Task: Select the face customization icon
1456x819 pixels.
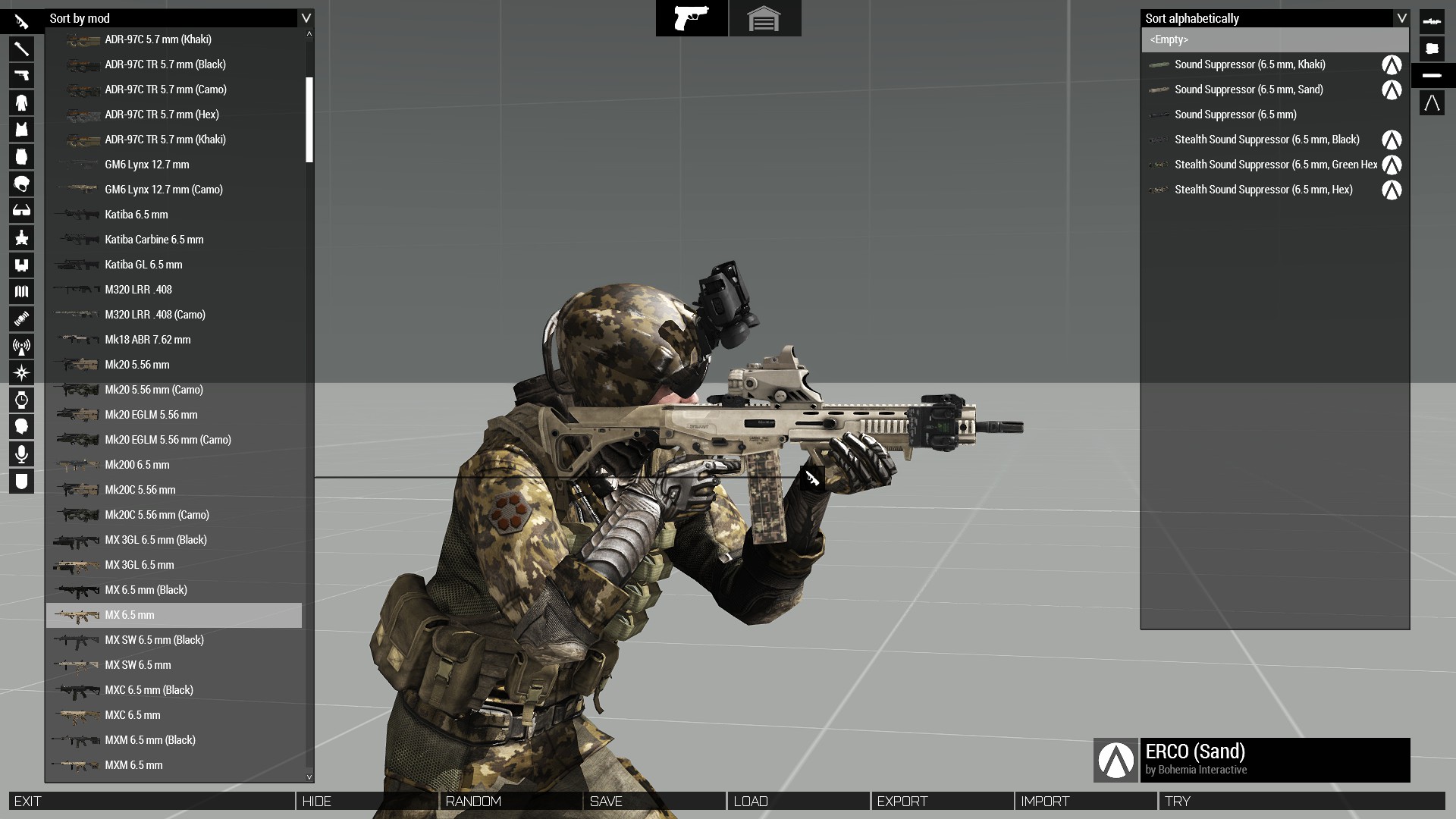Action: (x=22, y=426)
